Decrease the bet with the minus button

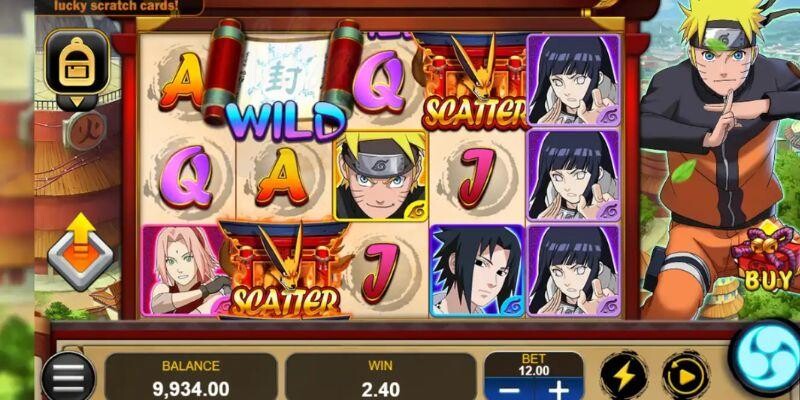[506, 389]
